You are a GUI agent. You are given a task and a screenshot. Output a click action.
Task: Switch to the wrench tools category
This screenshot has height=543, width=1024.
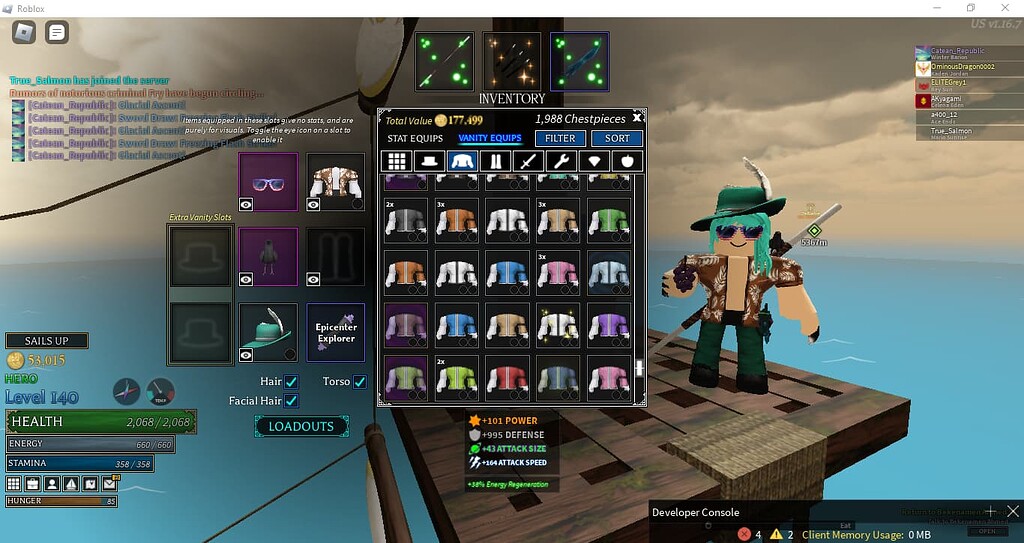tap(560, 161)
